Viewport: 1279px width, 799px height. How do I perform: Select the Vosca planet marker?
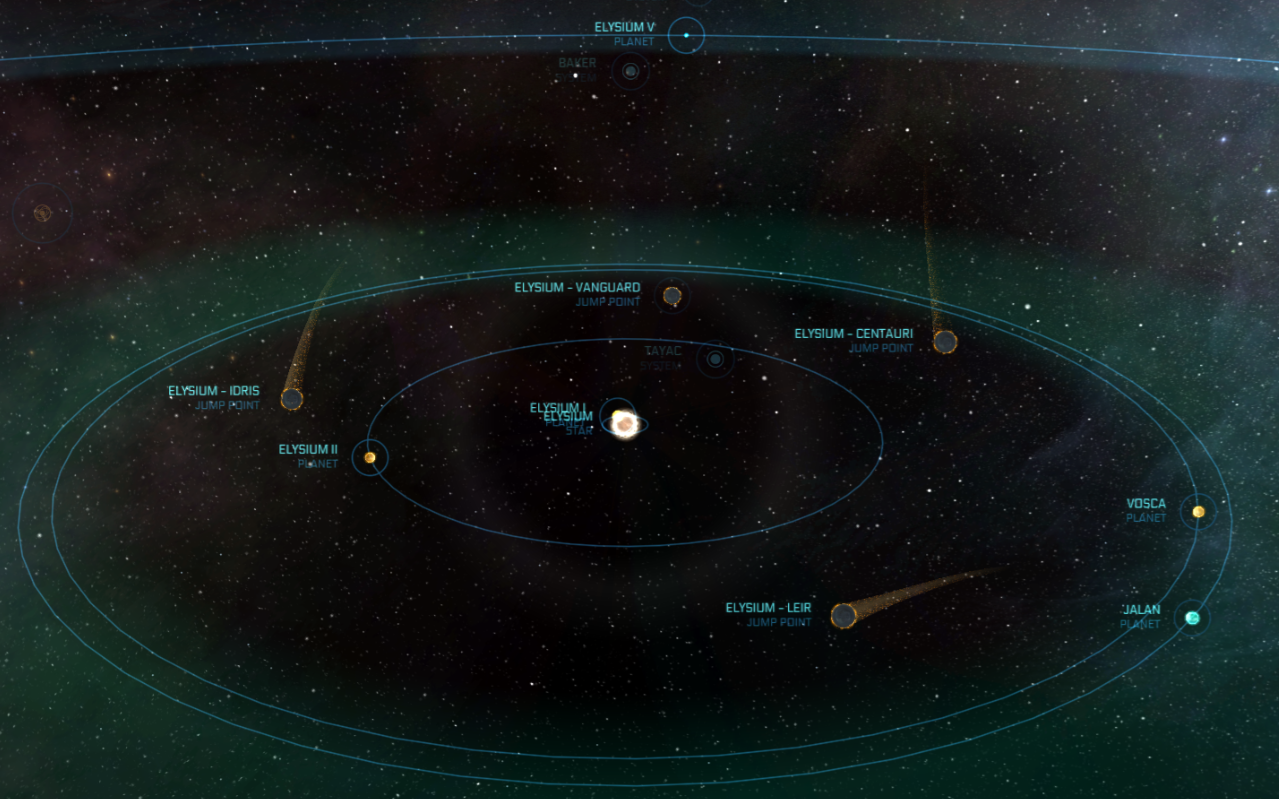coord(1198,512)
